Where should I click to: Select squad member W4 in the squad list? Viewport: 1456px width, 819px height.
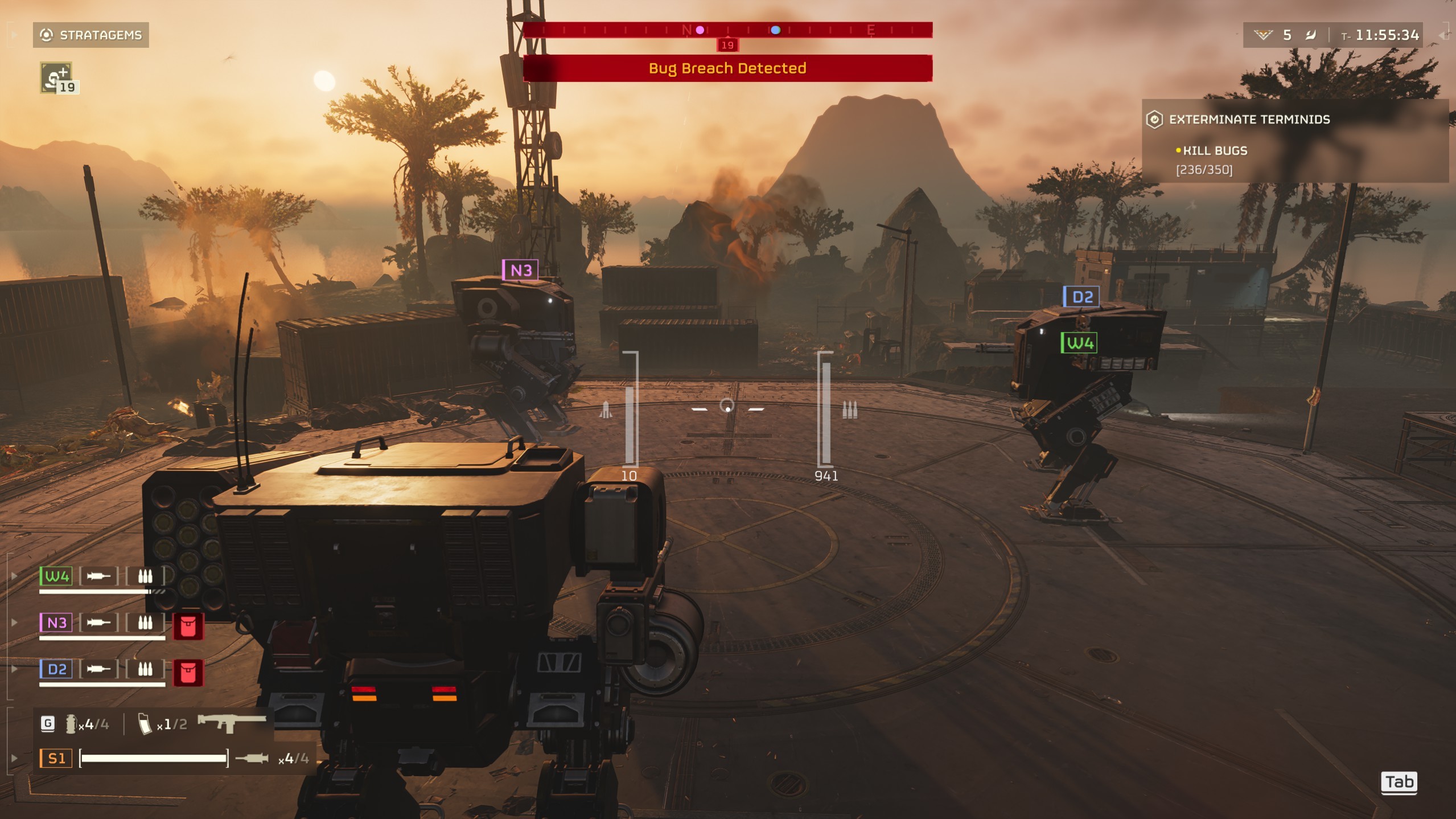[x=56, y=576]
